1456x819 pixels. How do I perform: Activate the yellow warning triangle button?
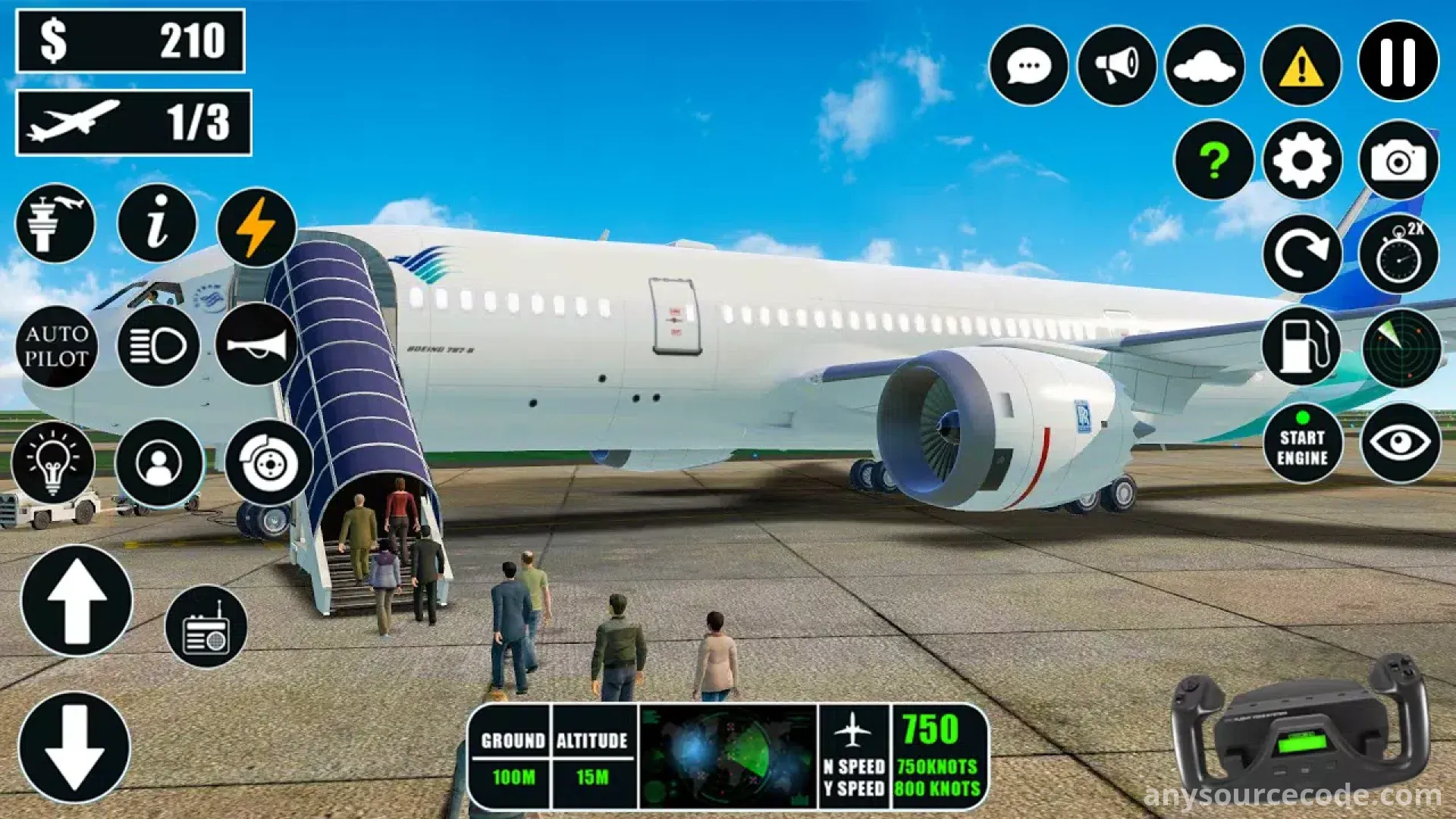point(1301,66)
